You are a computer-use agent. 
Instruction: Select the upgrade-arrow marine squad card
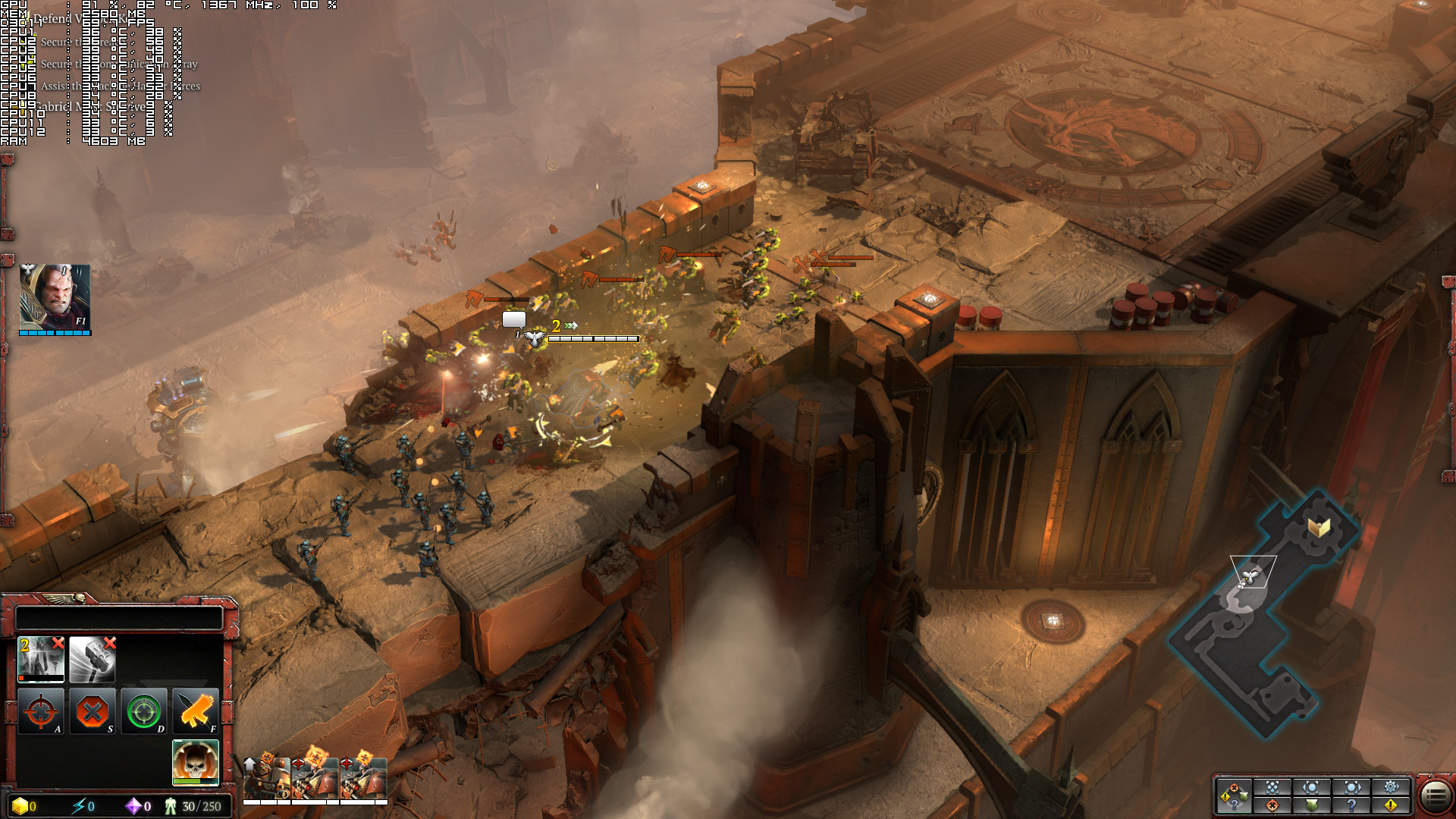click(x=265, y=777)
